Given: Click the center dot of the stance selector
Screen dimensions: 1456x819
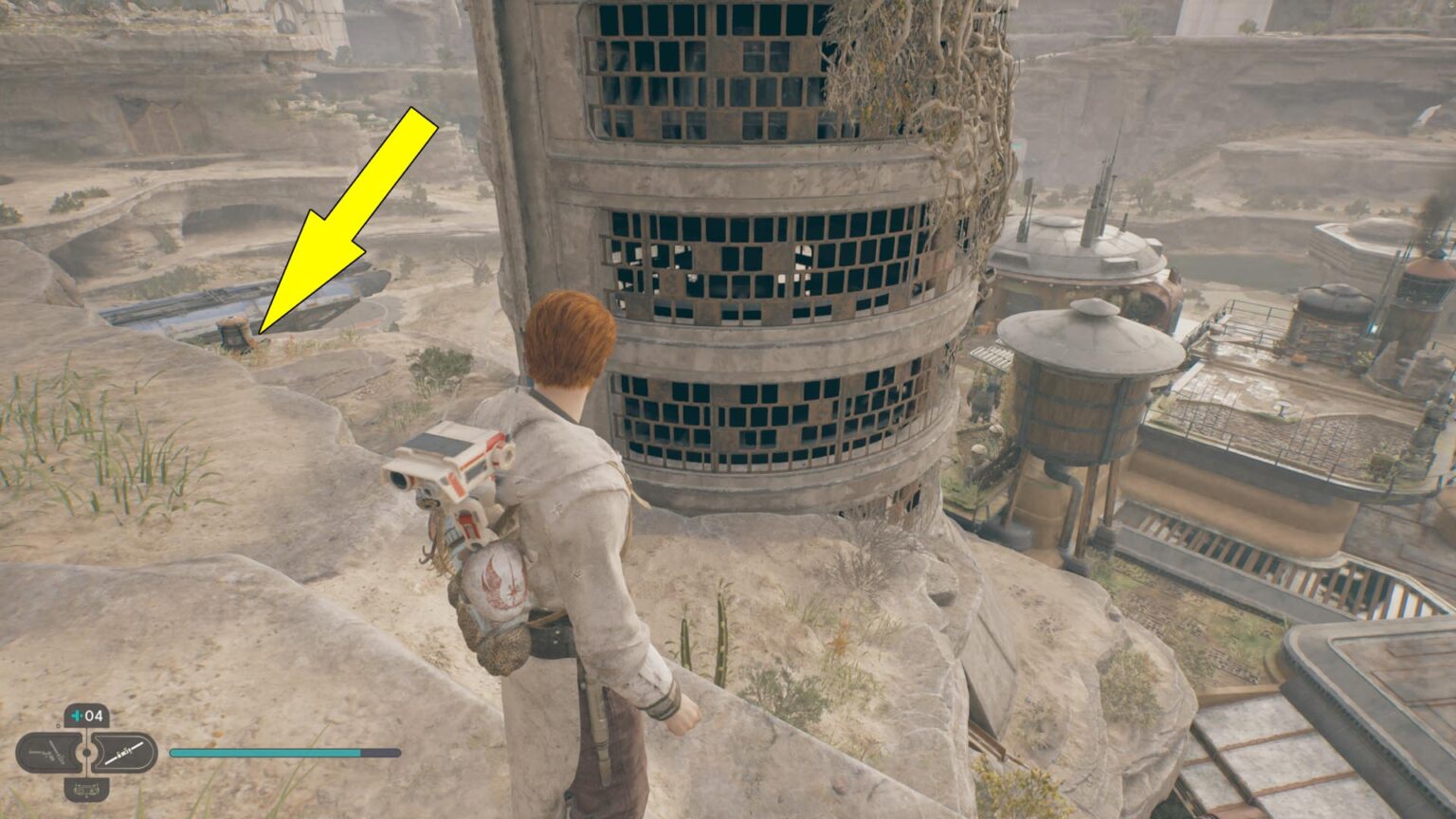Looking at the screenshot, I should (x=85, y=753).
